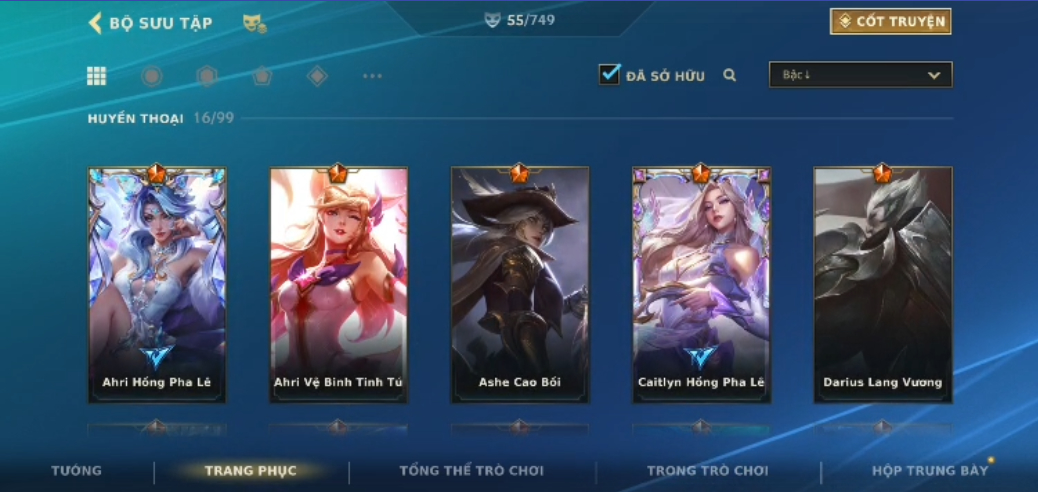1038x492 pixels.
Task: Go back from Bộ Sưu Tập
Action: click(96, 23)
